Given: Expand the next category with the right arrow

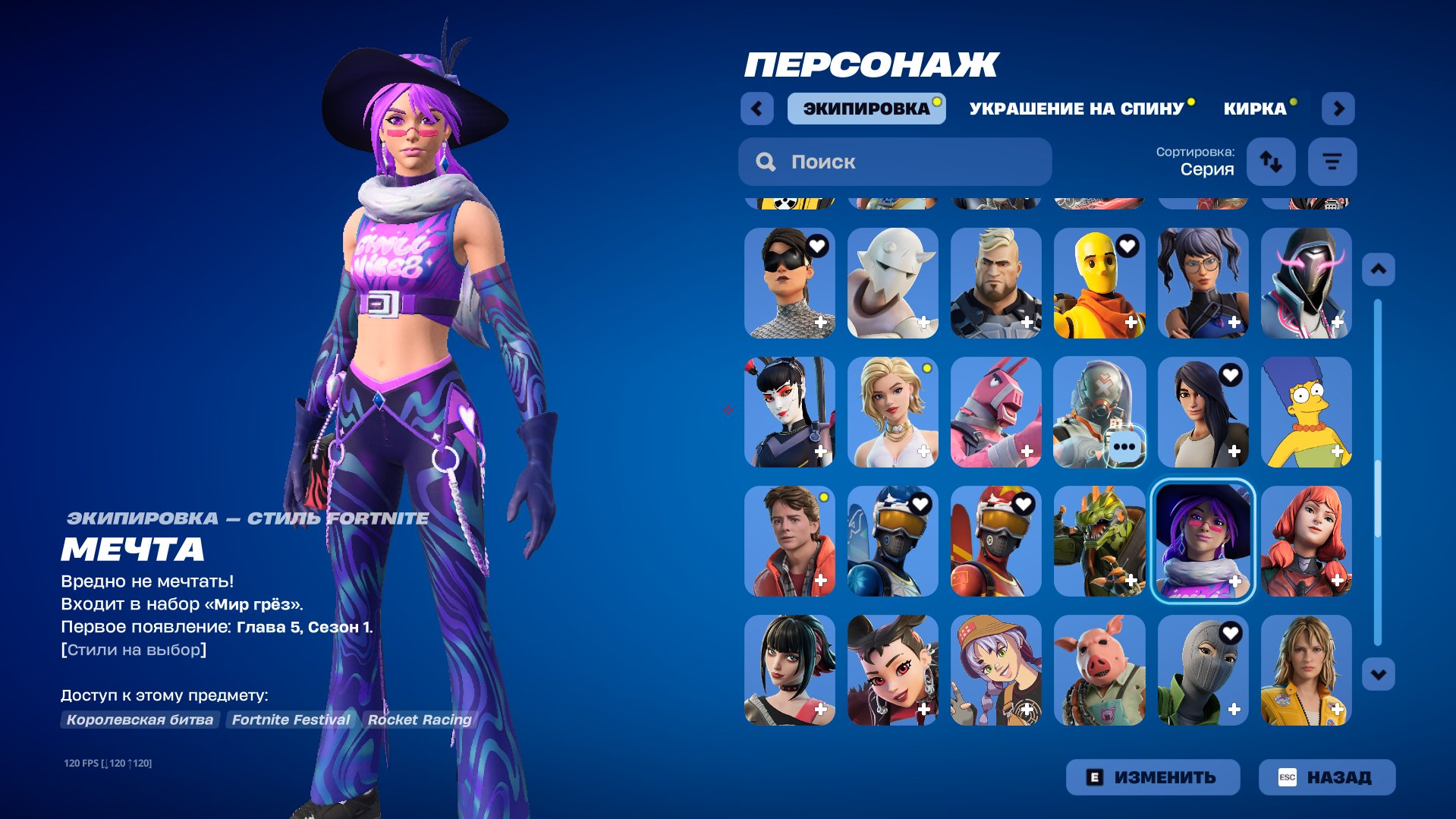Looking at the screenshot, I should 1338,108.
